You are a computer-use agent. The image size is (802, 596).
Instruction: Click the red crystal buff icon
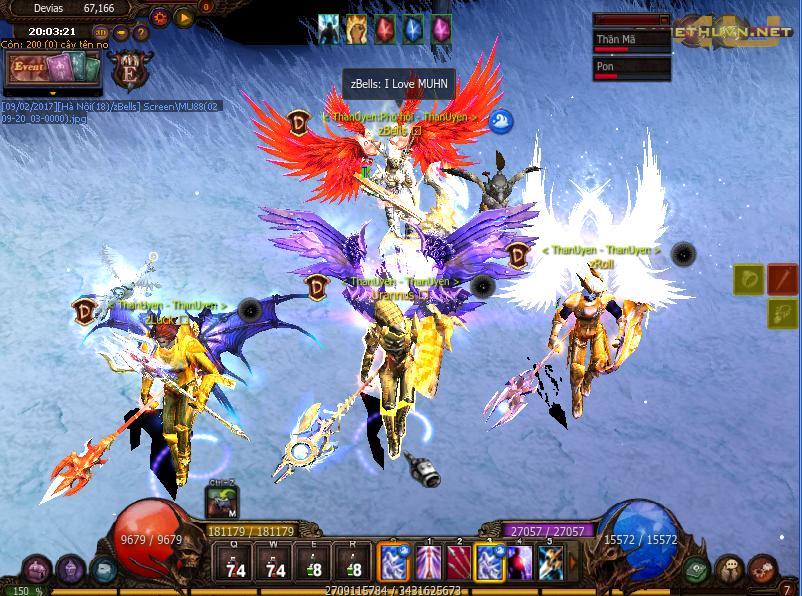(x=384, y=29)
